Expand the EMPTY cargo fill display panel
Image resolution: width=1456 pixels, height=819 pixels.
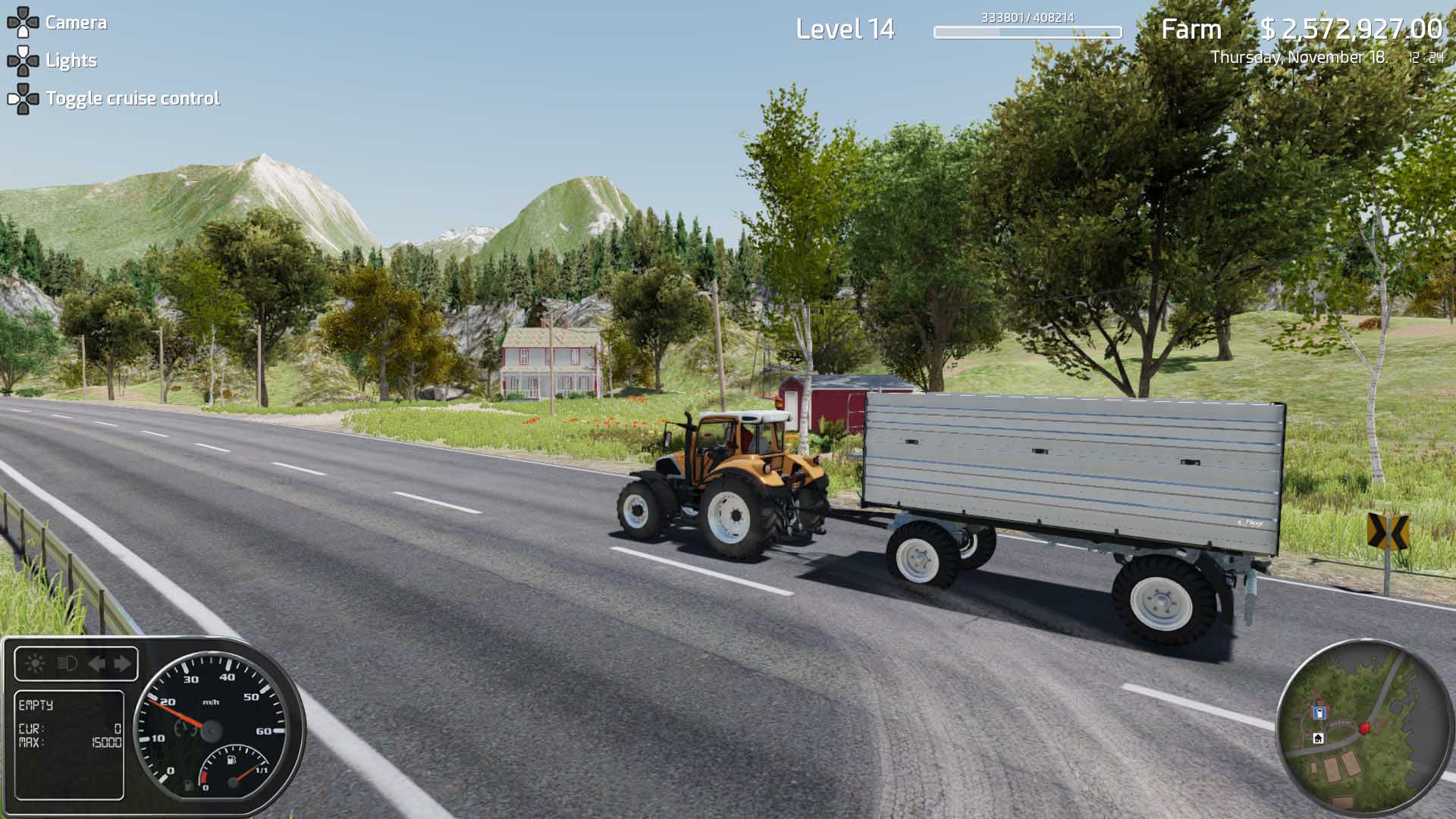tap(70, 744)
